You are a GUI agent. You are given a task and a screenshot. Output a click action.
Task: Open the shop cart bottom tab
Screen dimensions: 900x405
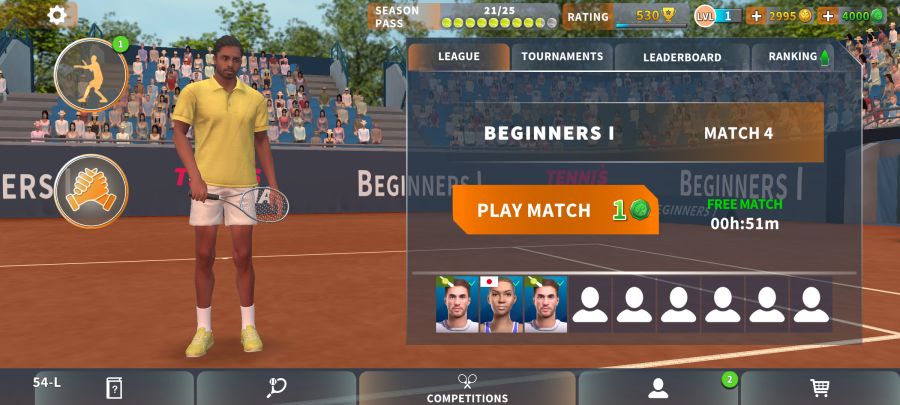click(819, 388)
